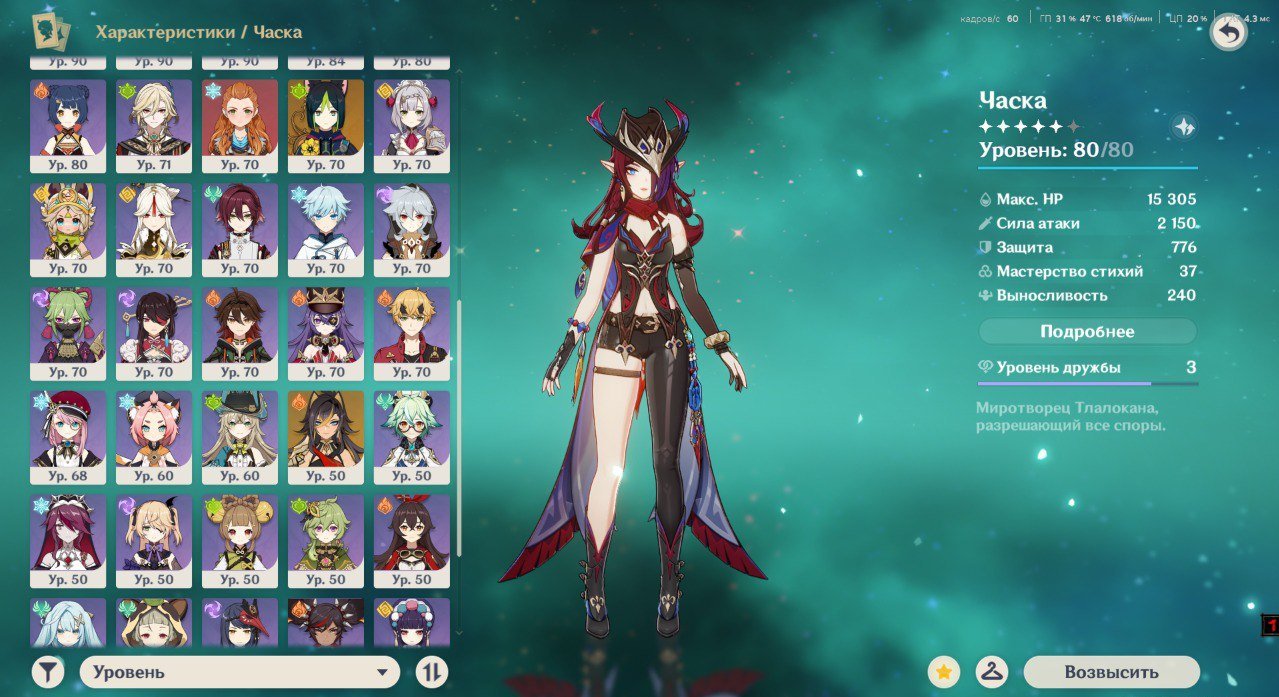This screenshot has height=697, width=1279.
Task: Click the sparkle icon beside Chasca's name
Action: point(1184,127)
